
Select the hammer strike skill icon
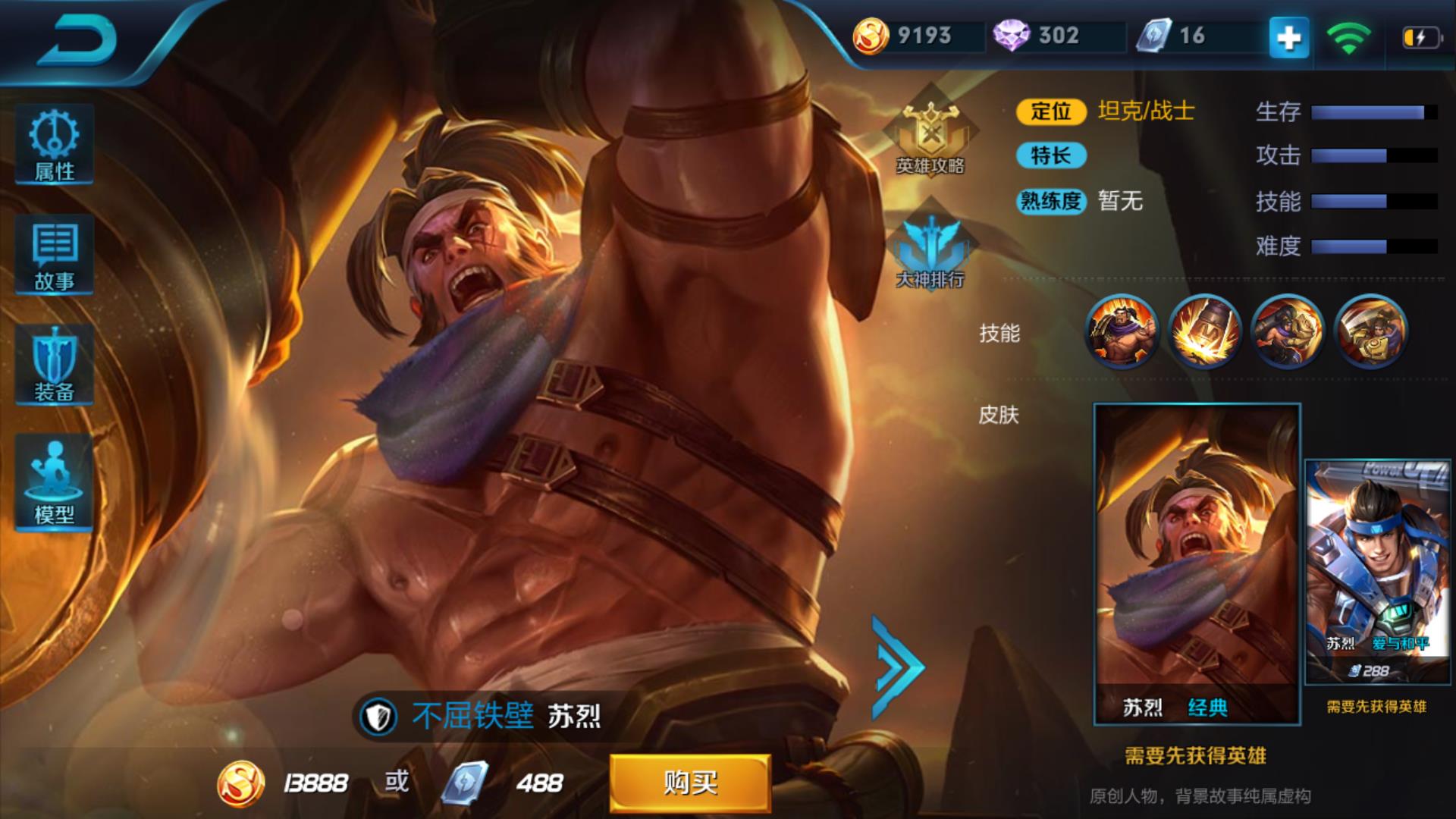1204,331
